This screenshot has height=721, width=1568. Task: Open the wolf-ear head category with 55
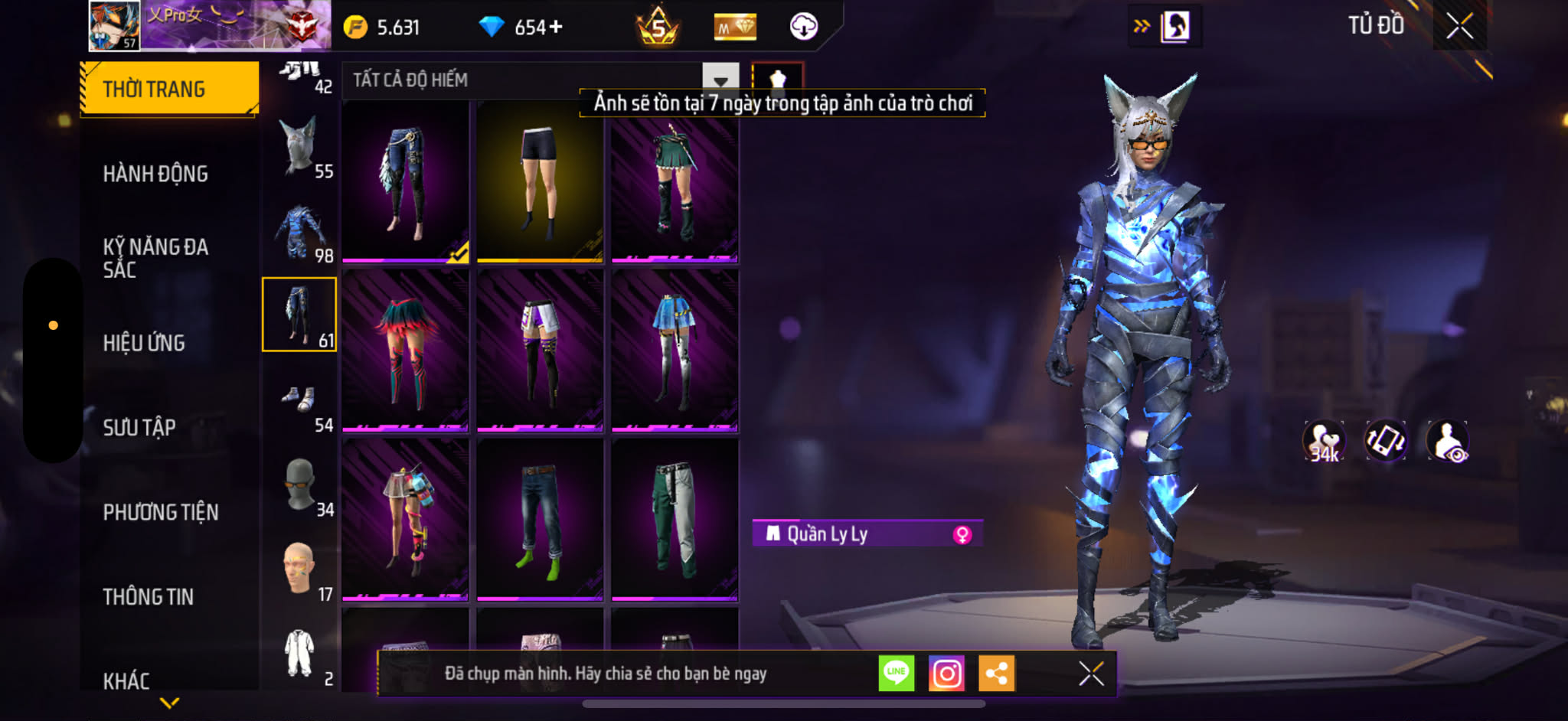(x=300, y=148)
